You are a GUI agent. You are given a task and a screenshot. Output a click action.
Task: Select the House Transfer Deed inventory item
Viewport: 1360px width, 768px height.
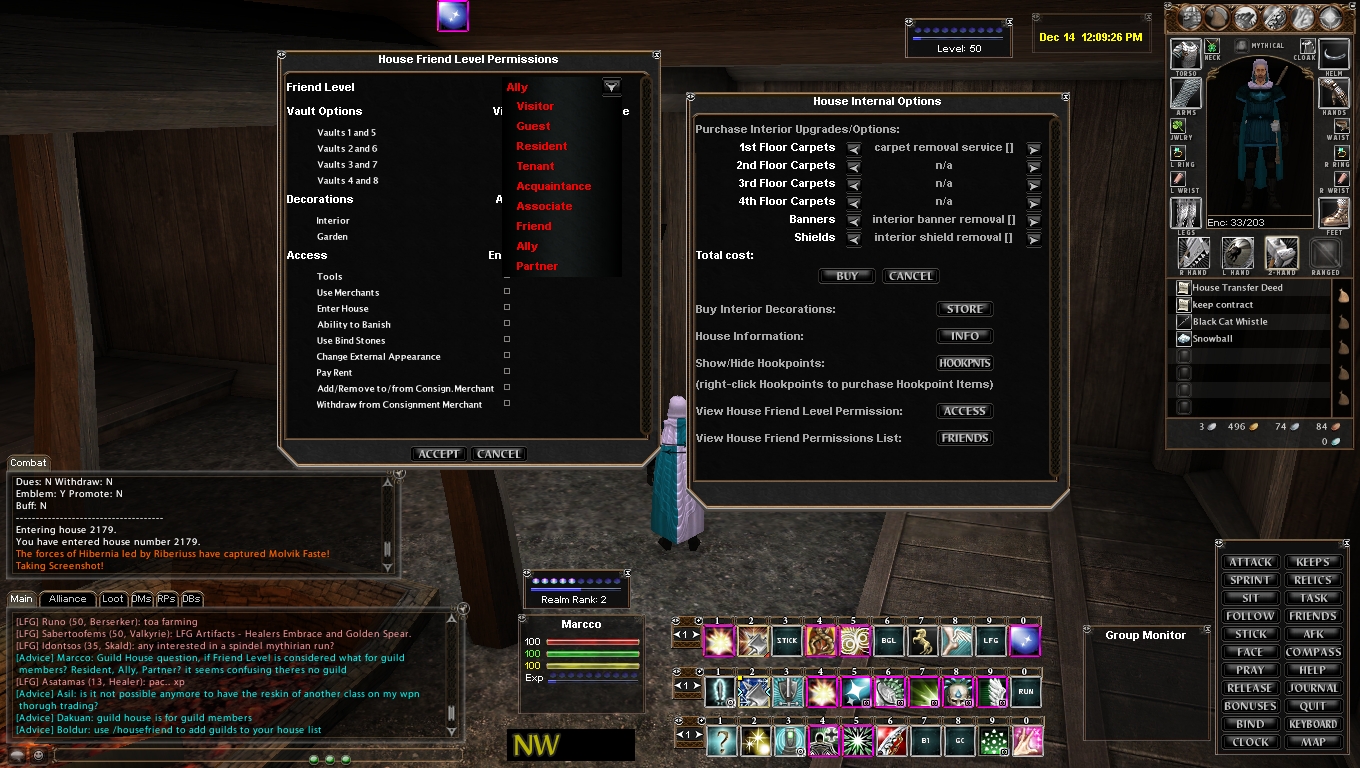coord(1237,288)
